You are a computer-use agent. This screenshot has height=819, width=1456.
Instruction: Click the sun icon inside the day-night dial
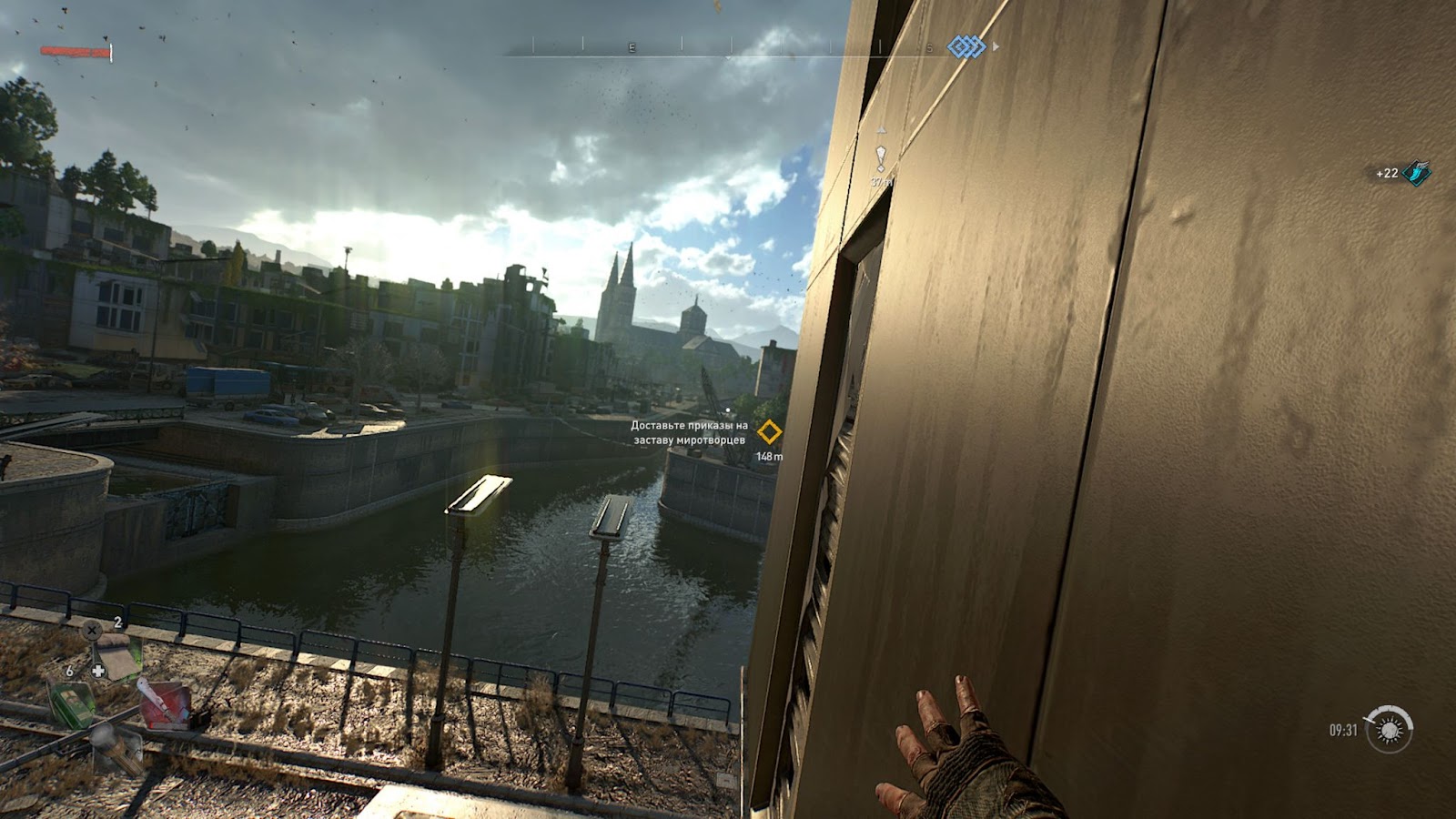(1390, 733)
